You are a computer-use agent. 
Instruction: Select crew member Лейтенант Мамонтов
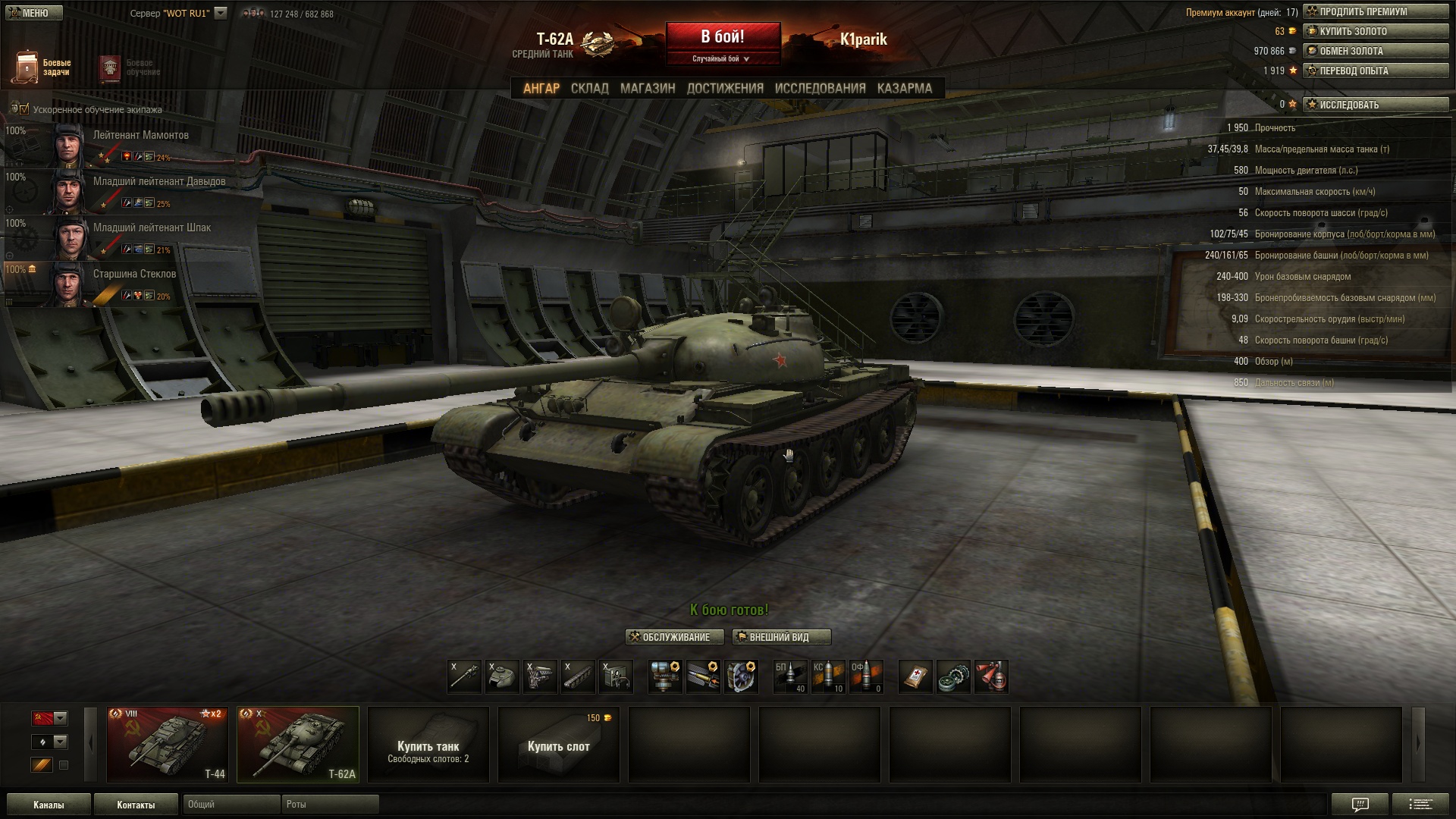click(x=141, y=136)
